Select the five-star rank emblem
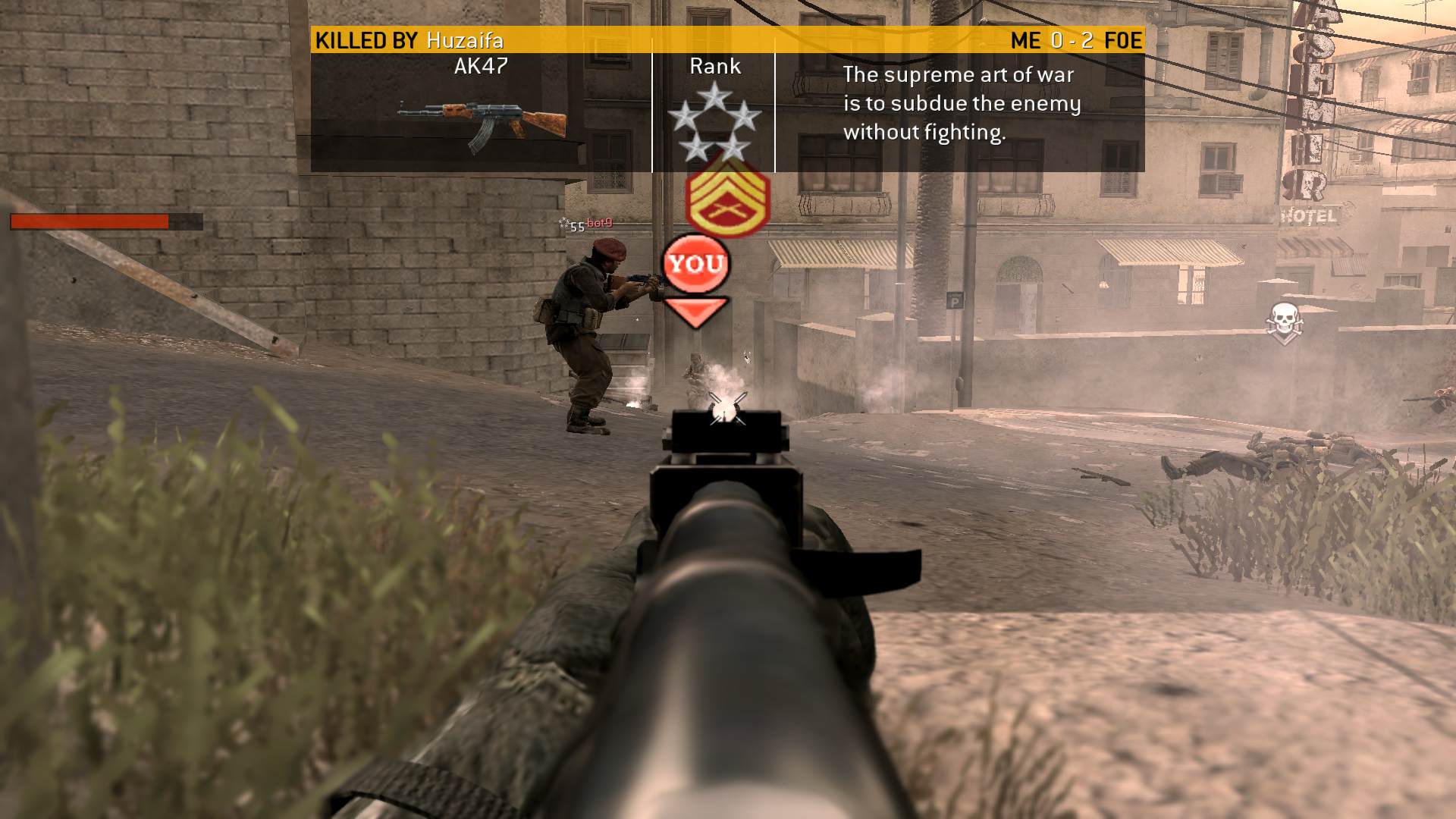The height and width of the screenshot is (819, 1456). click(714, 124)
